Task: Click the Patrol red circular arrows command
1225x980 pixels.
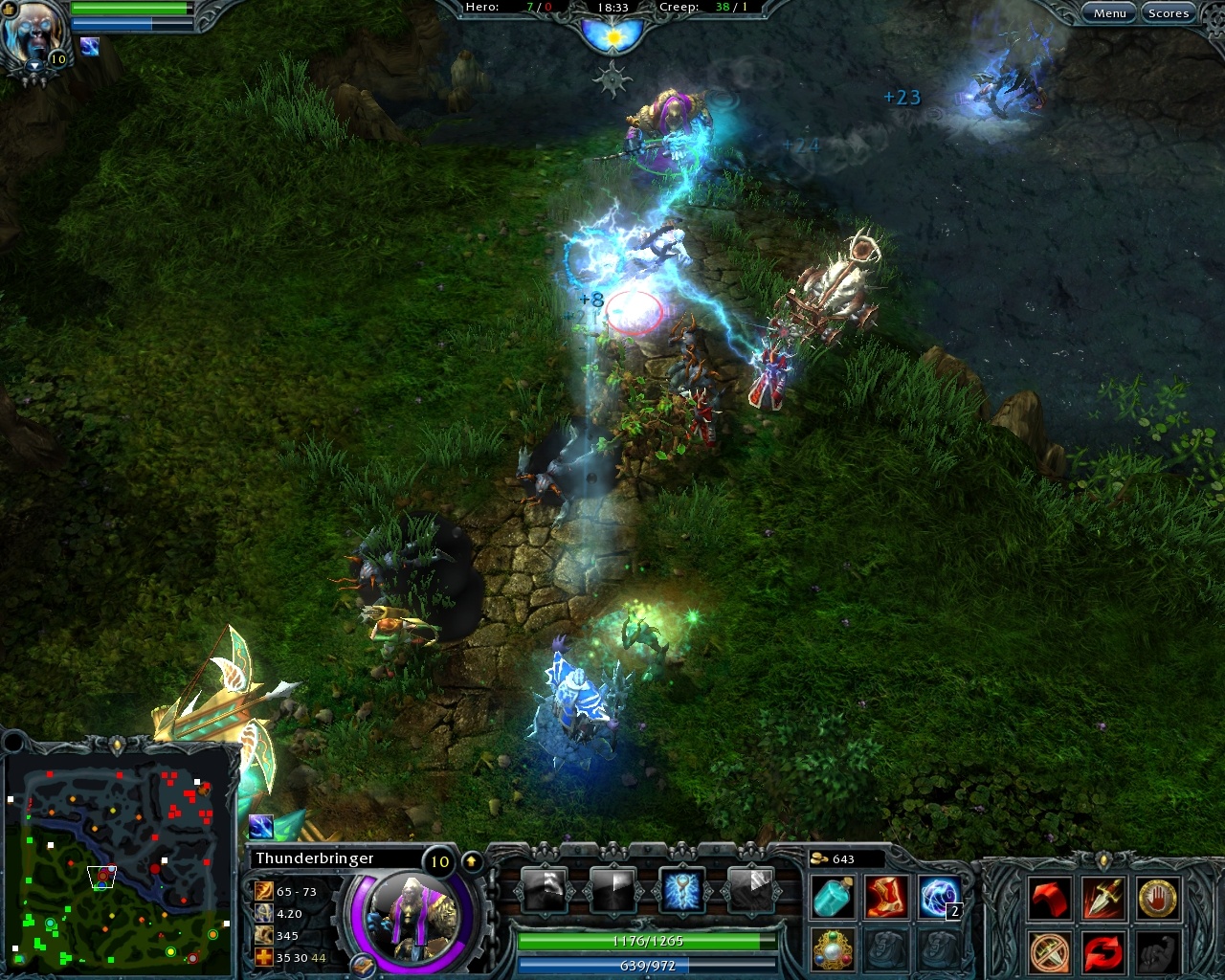Action: pyautogui.click(x=1102, y=952)
